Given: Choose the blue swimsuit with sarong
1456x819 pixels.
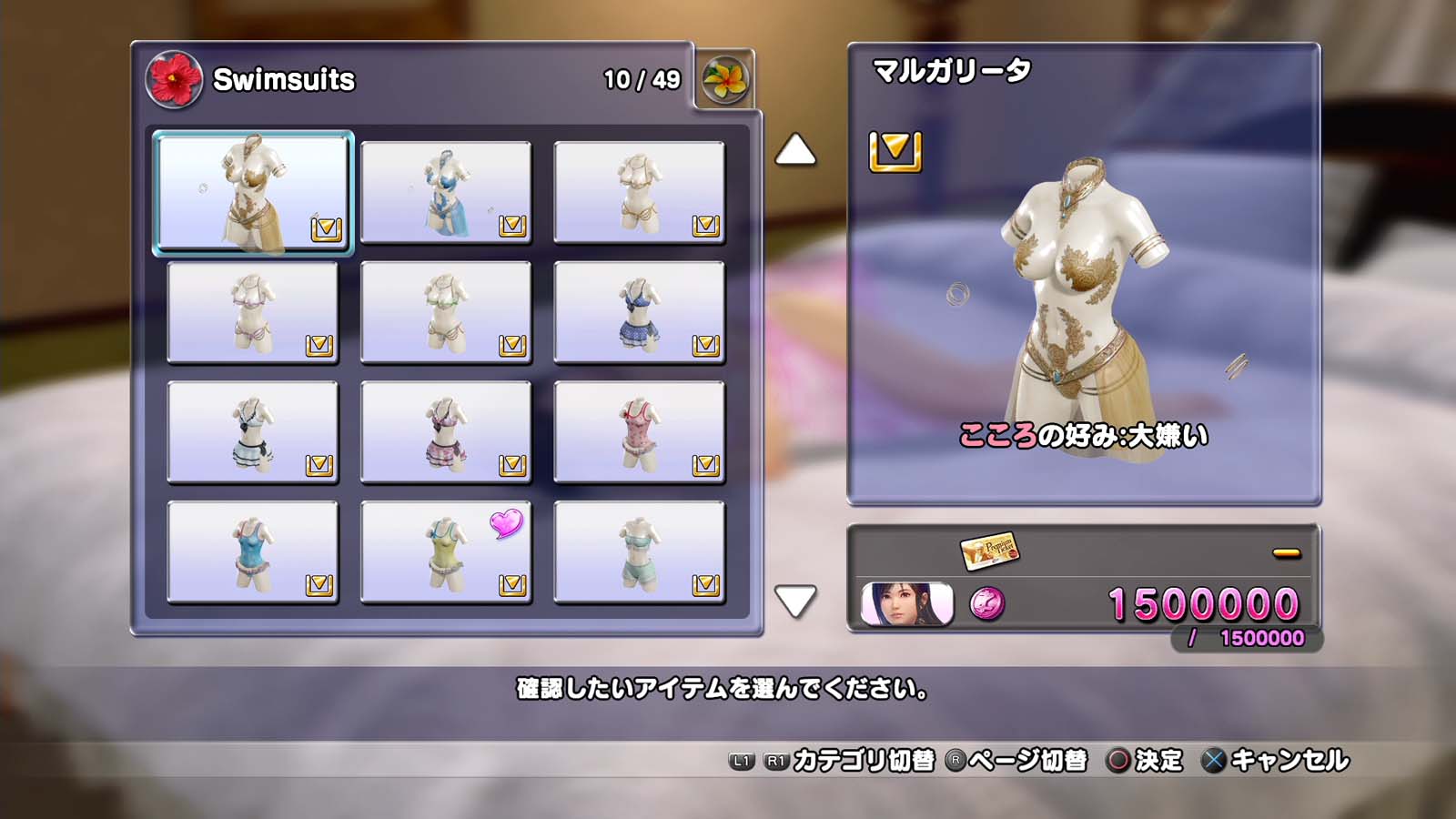Looking at the screenshot, I should point(446,192).
